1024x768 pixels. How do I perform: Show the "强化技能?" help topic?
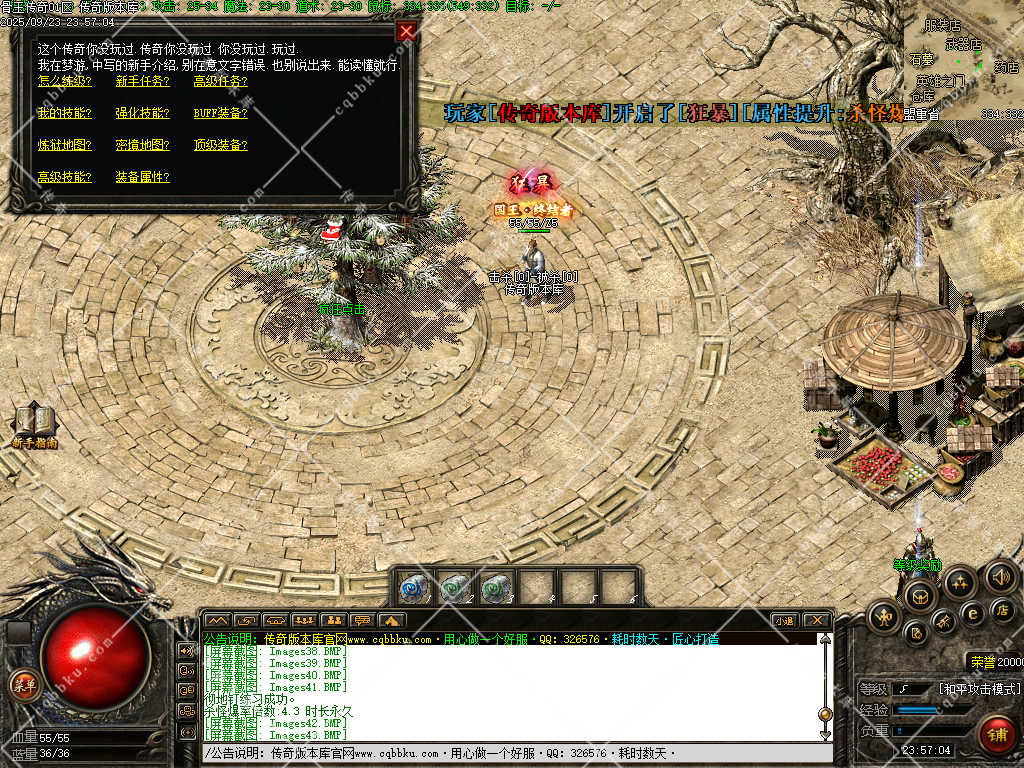tap(142, 113)
